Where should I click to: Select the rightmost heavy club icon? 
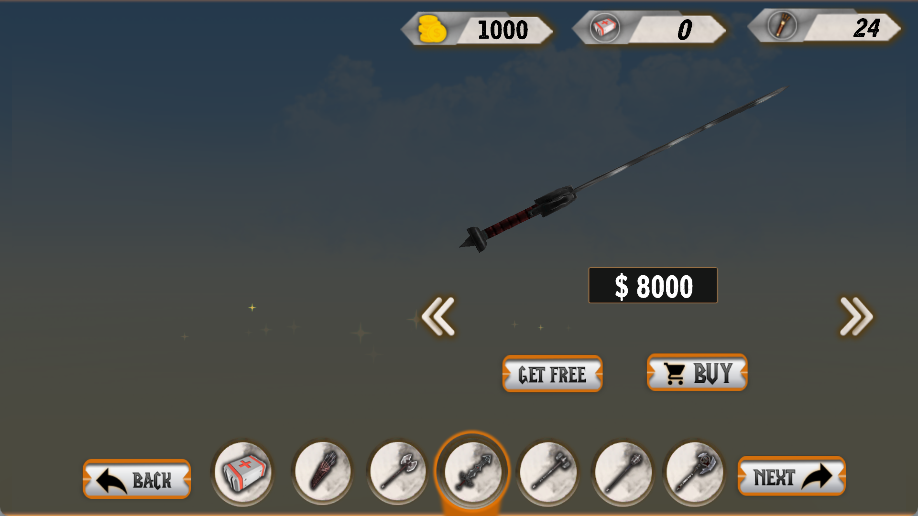695,472
